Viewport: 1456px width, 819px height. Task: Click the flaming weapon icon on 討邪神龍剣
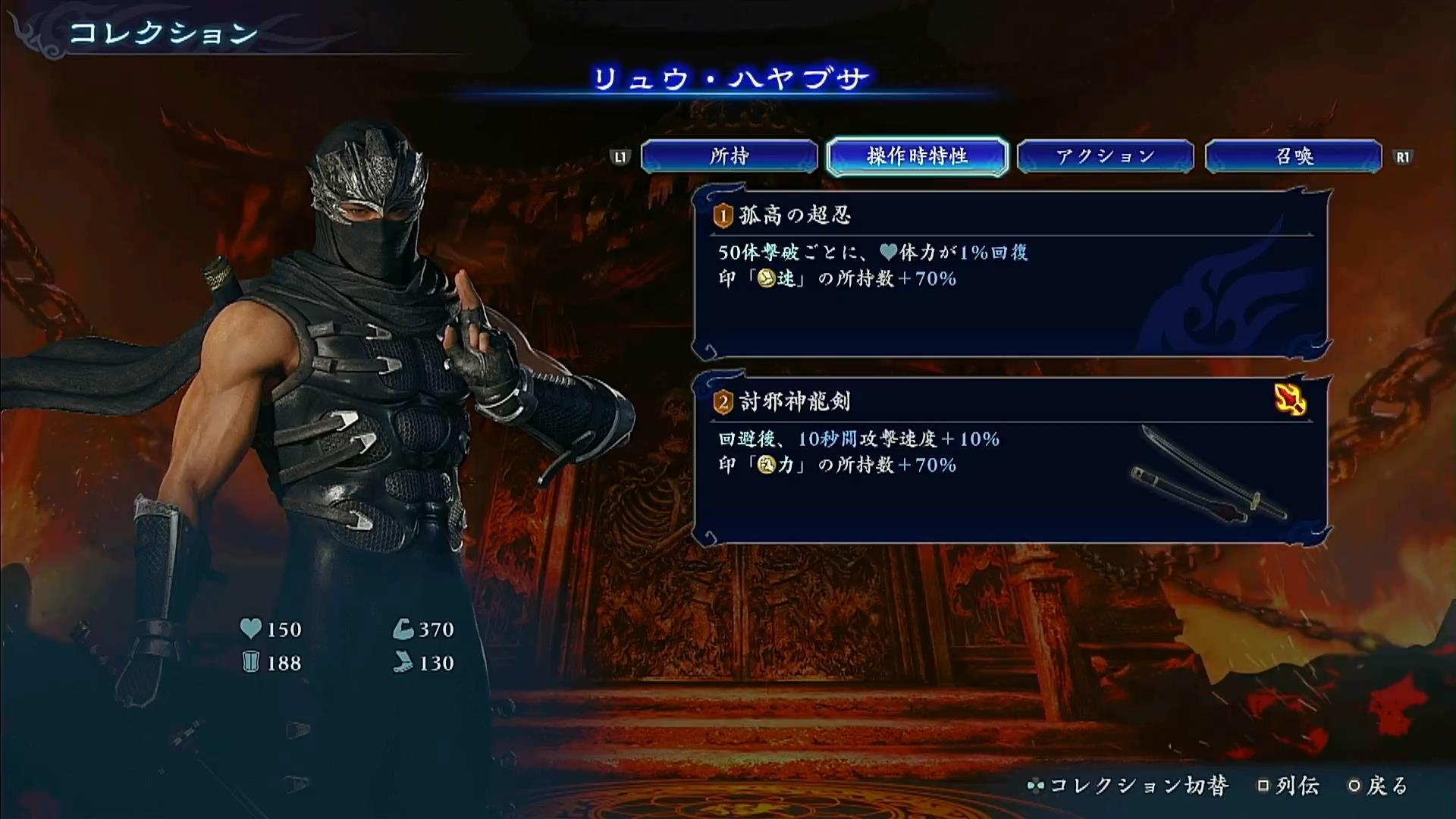[x=1290, y=400]
